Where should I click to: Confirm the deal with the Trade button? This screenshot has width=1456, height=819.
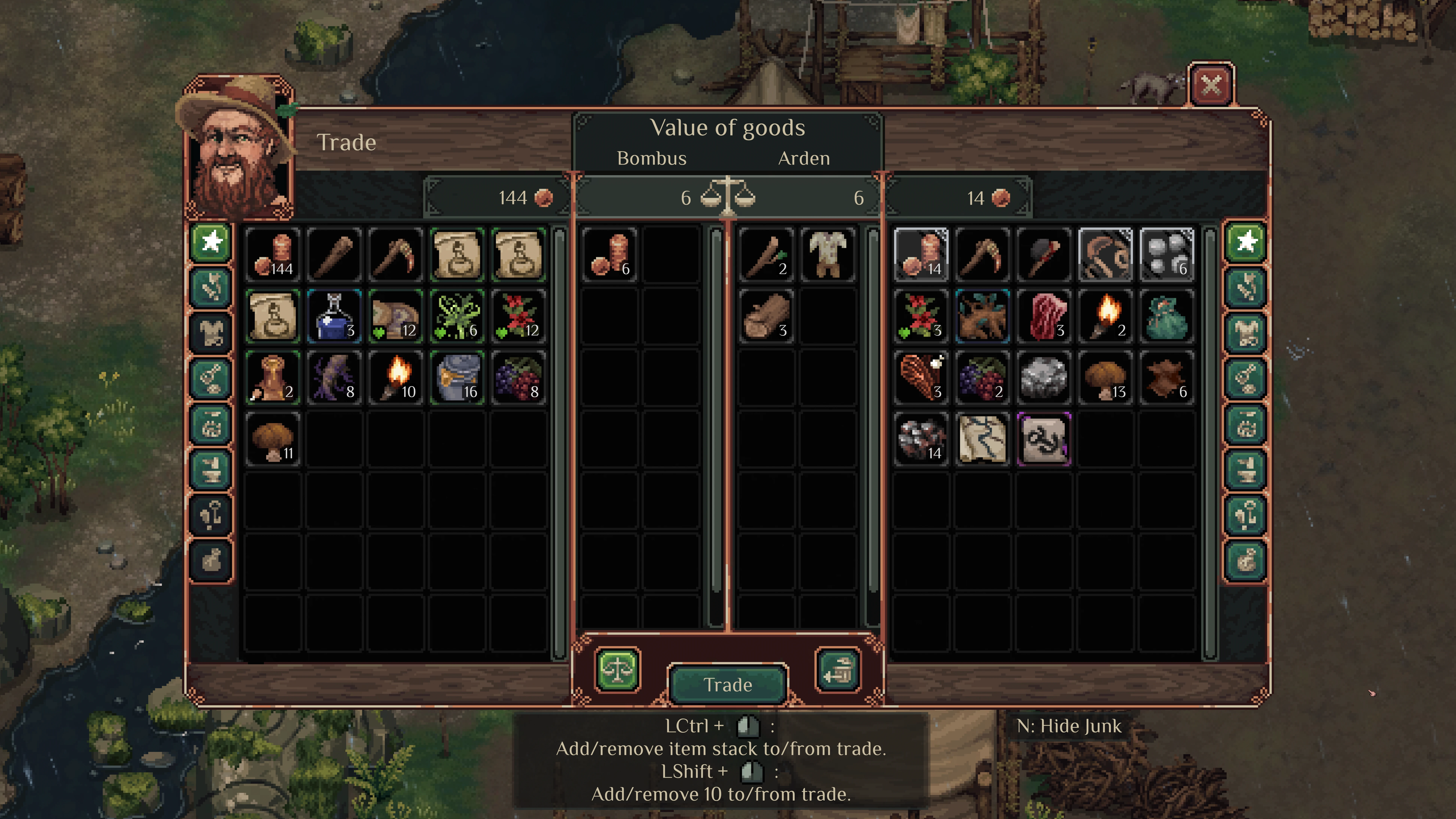(727, 684)
